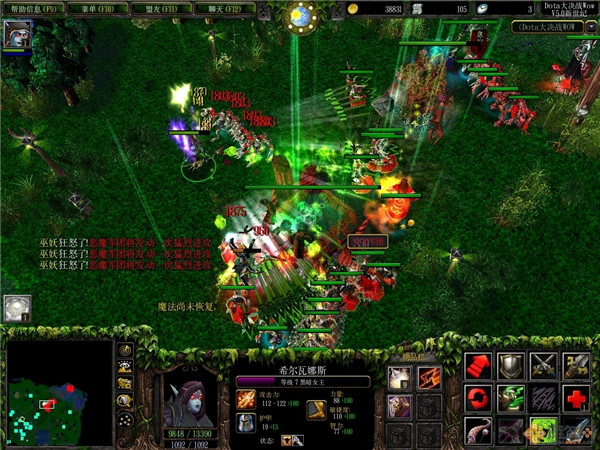This screenshot has width=600, height=450.
Task: Activate the red circular arrows Patrol command
Action: point(477,399)
